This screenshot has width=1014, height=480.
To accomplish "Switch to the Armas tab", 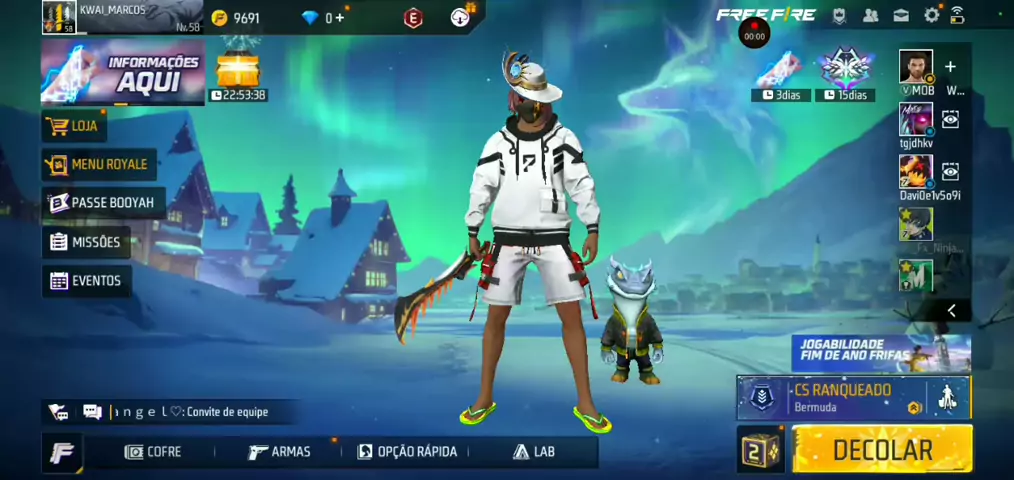I will click(279, 452).
